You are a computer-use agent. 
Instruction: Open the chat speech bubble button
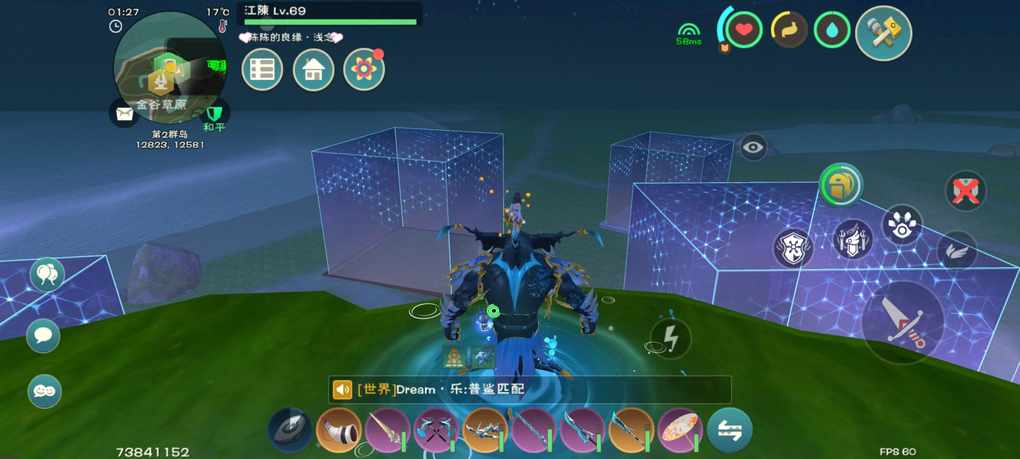pos(43,335)
